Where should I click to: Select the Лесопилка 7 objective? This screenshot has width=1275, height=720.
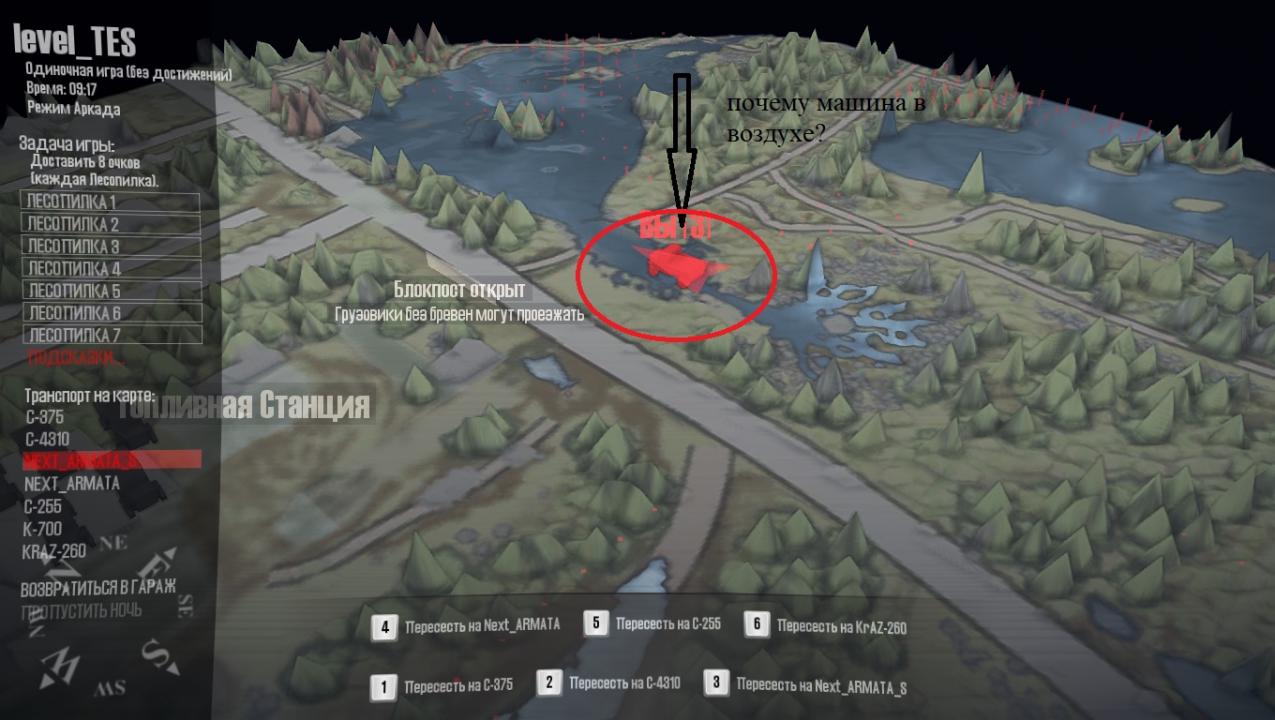point(110,335)
